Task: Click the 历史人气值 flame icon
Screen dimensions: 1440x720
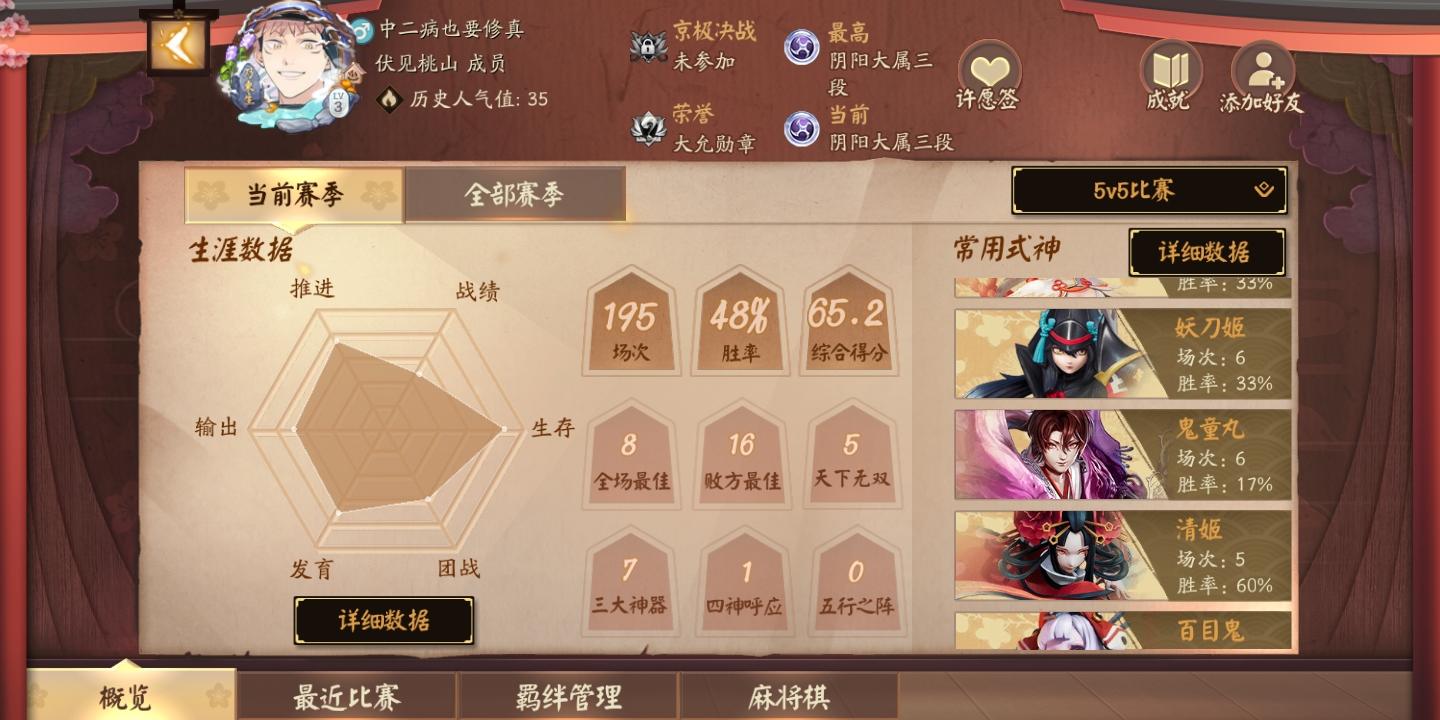Action: pos(389,100)
